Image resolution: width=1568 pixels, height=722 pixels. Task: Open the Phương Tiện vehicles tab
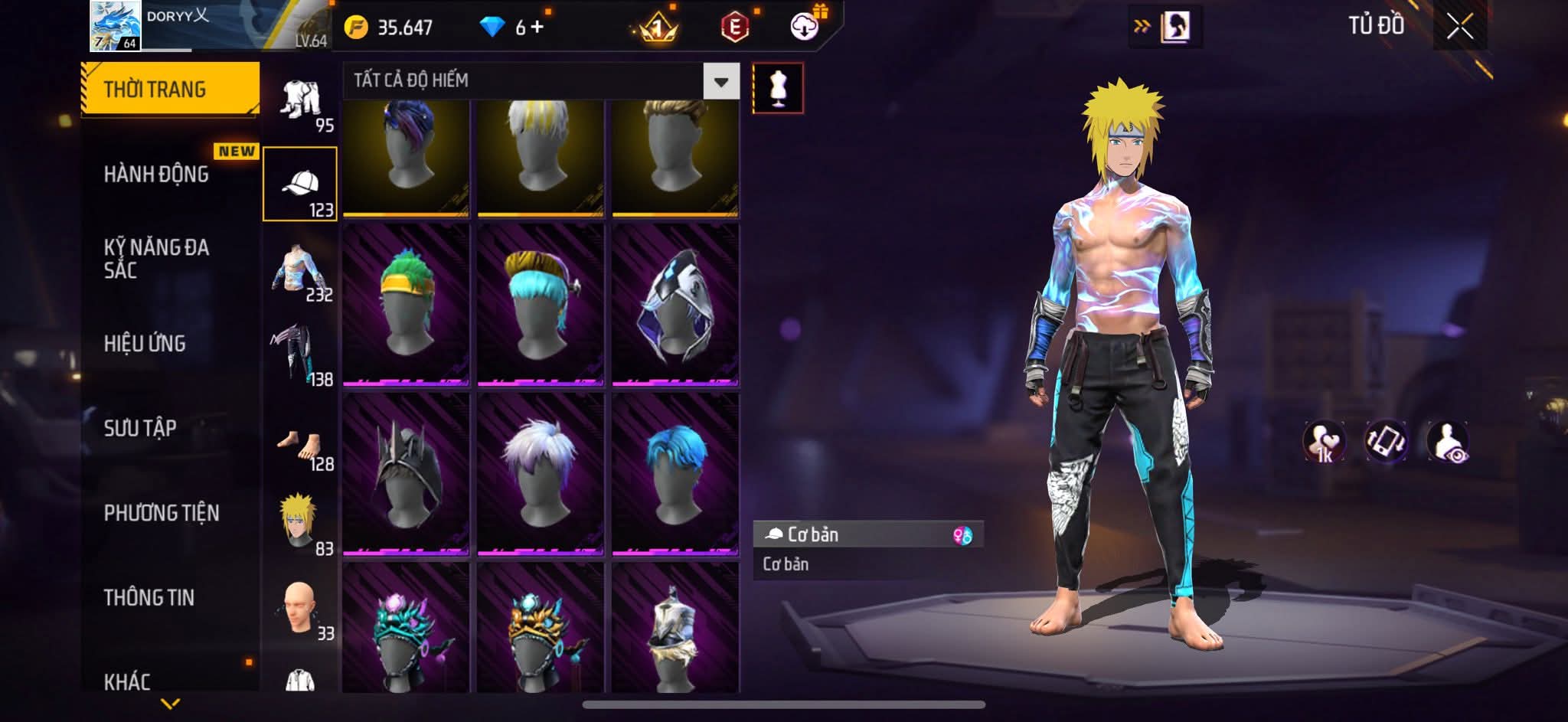pyautogui.click(x=162, y=513)
